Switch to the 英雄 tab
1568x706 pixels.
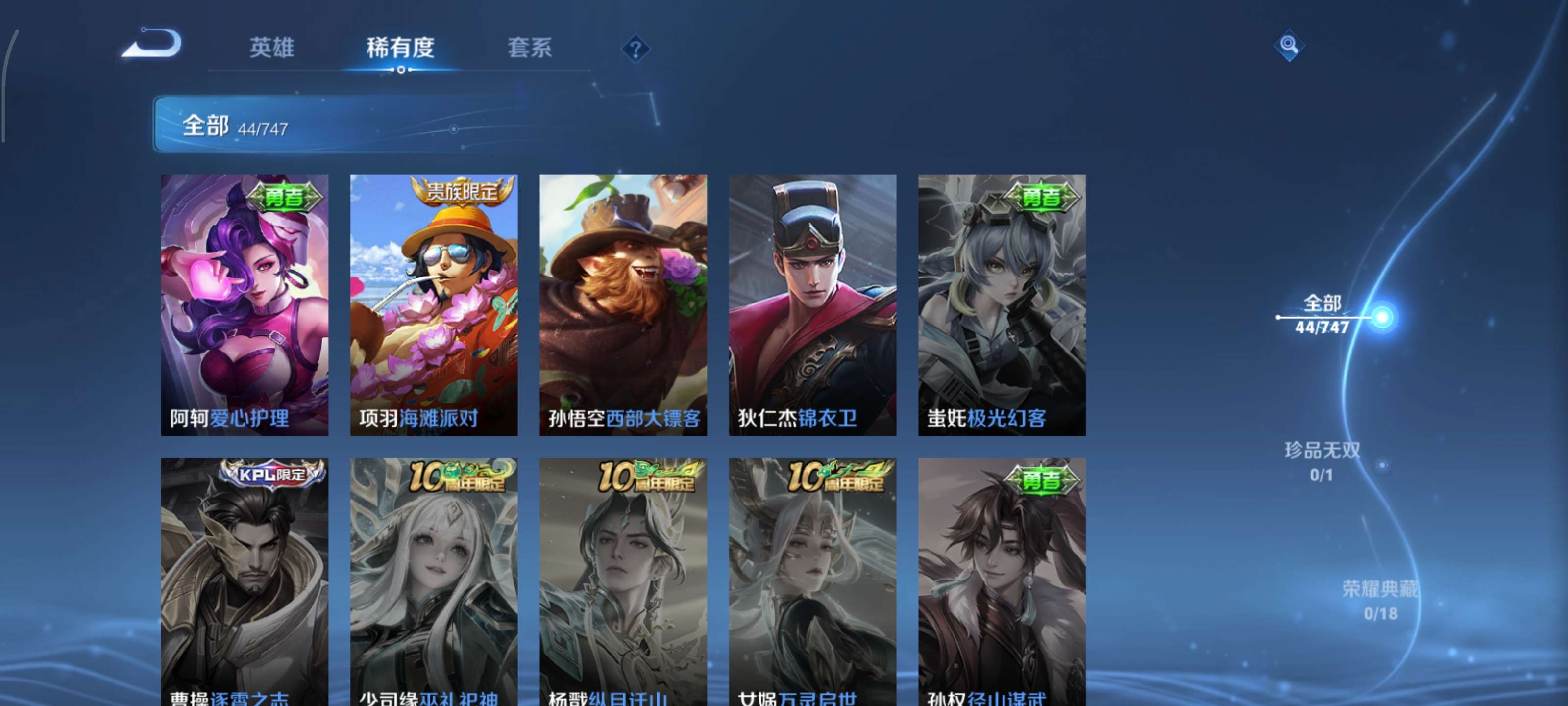(x=272, y=49)
